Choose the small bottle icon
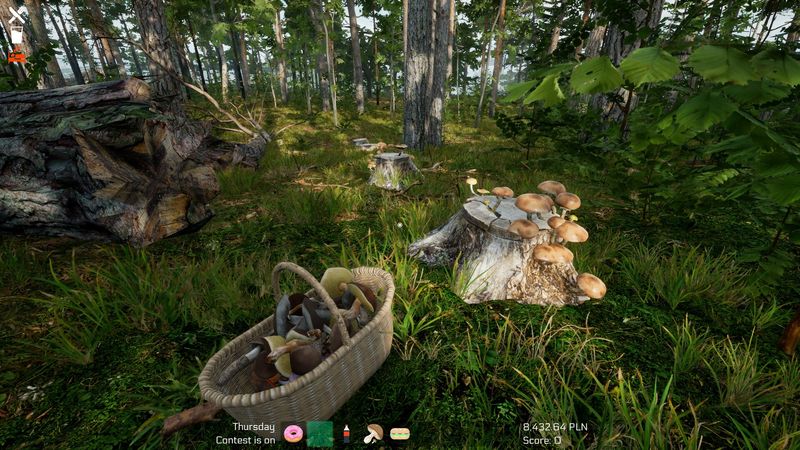 (346, 433)
